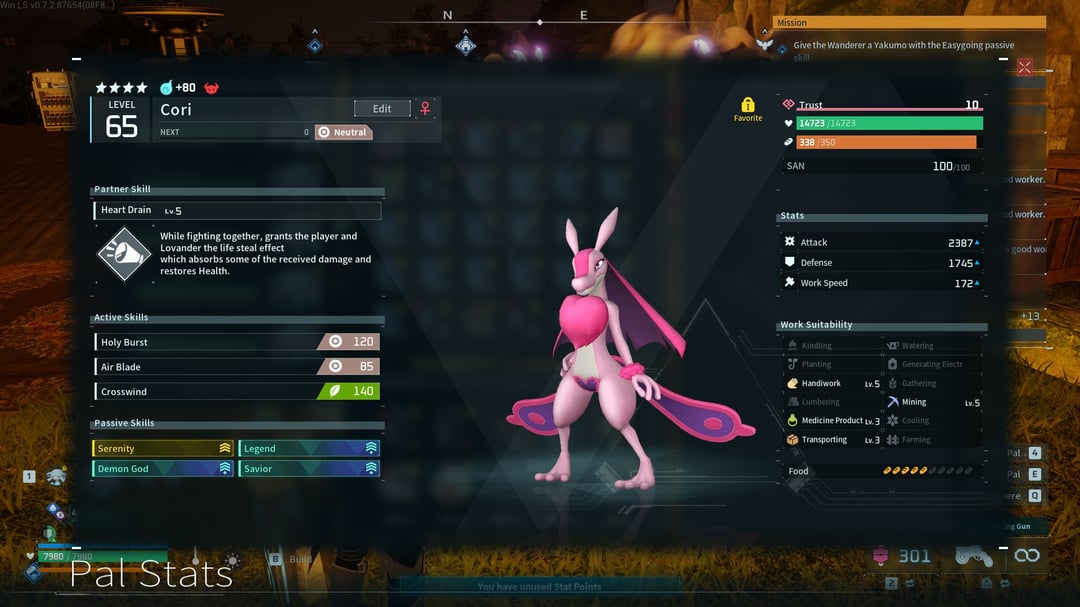View the Medicine Production suitability entry
The height and width of the screenshot is (607, 1080).
(x=832, y=421)
